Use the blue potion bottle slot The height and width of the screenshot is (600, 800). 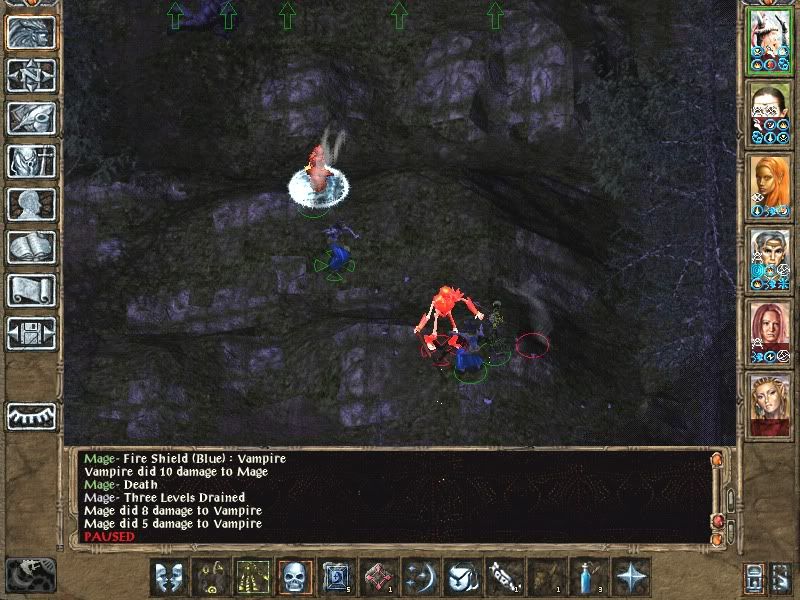pyautogui.click(x=590, y=578)
